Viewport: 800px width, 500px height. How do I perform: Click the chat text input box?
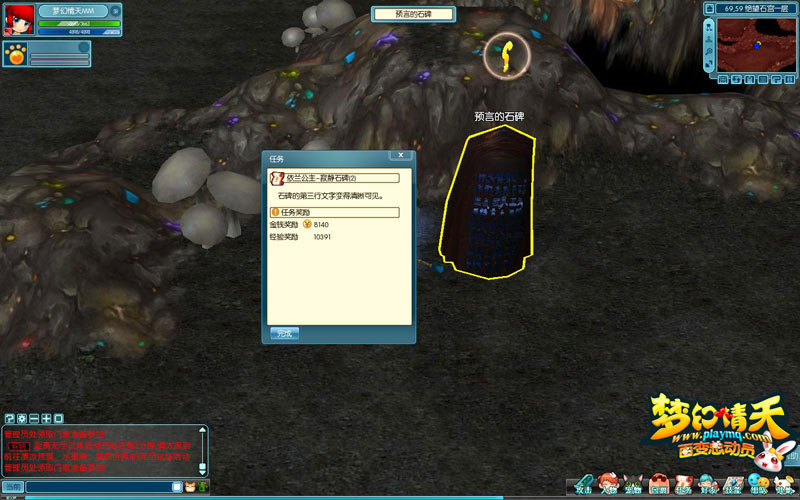(98, 487)
